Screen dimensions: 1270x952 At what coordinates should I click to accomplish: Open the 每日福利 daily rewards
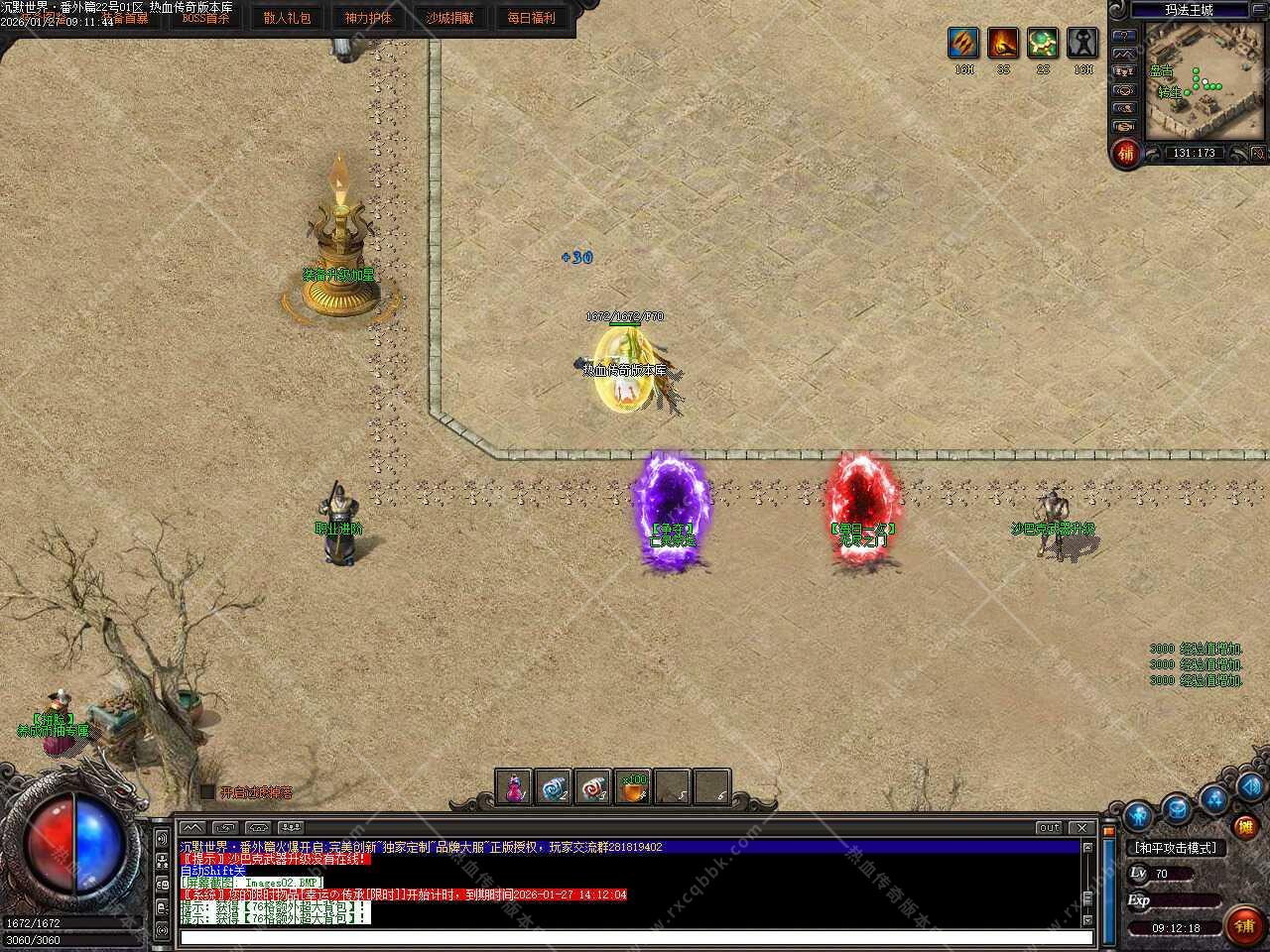531,18
